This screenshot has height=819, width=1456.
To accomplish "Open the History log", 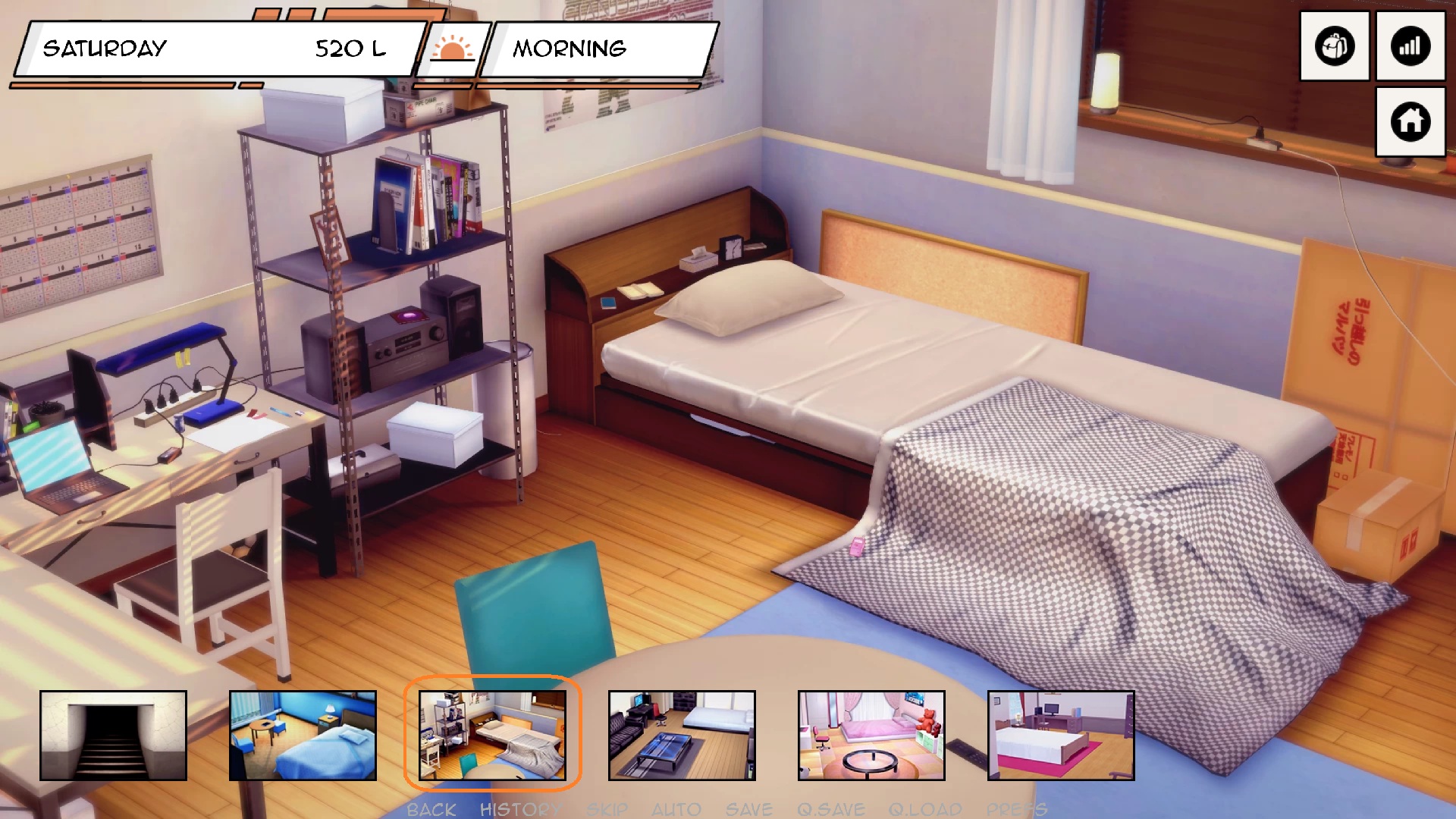I will click(x=520, y=809).
